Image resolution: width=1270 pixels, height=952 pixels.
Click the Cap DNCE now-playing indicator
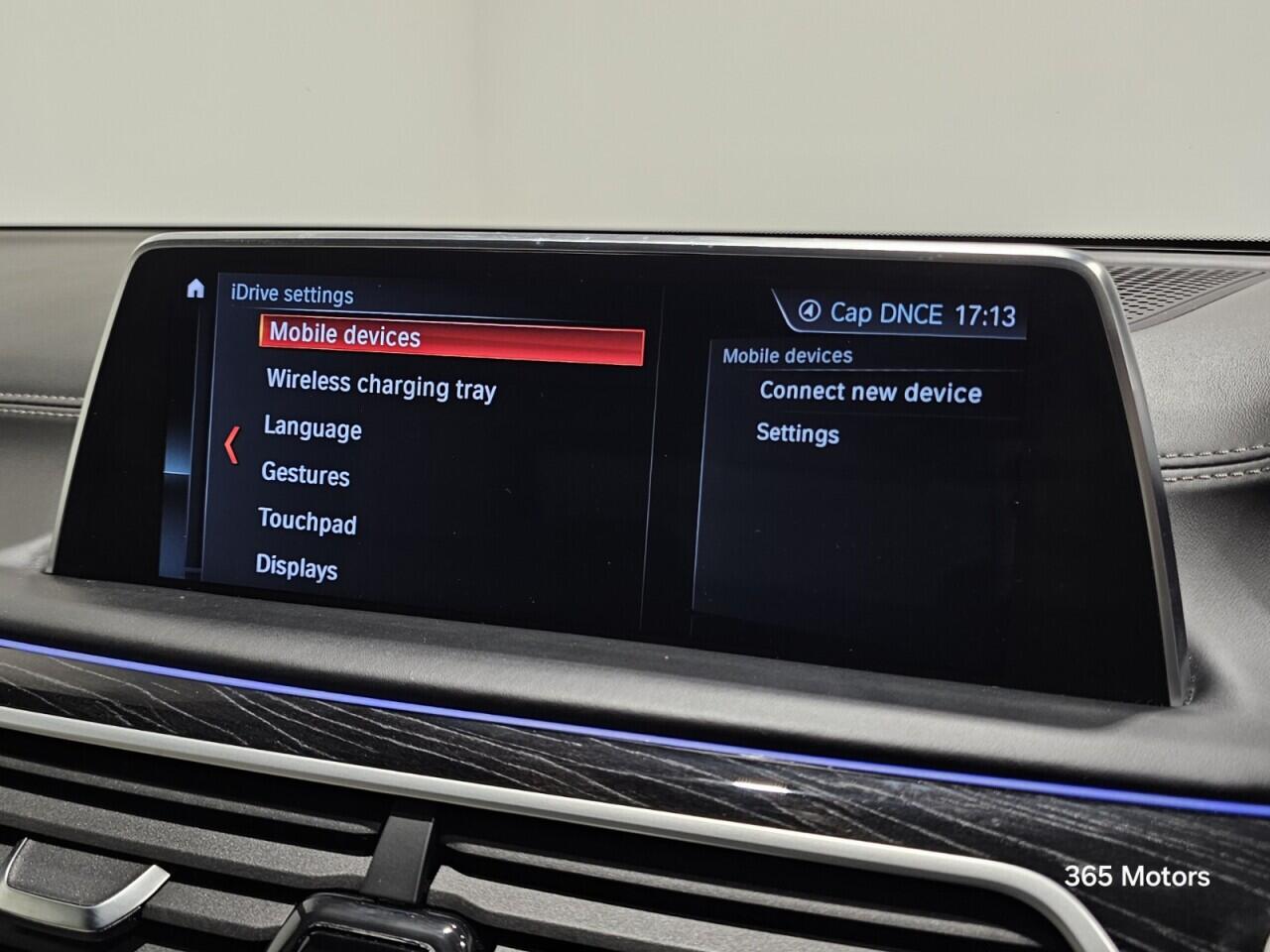click(x=889, y=313)
